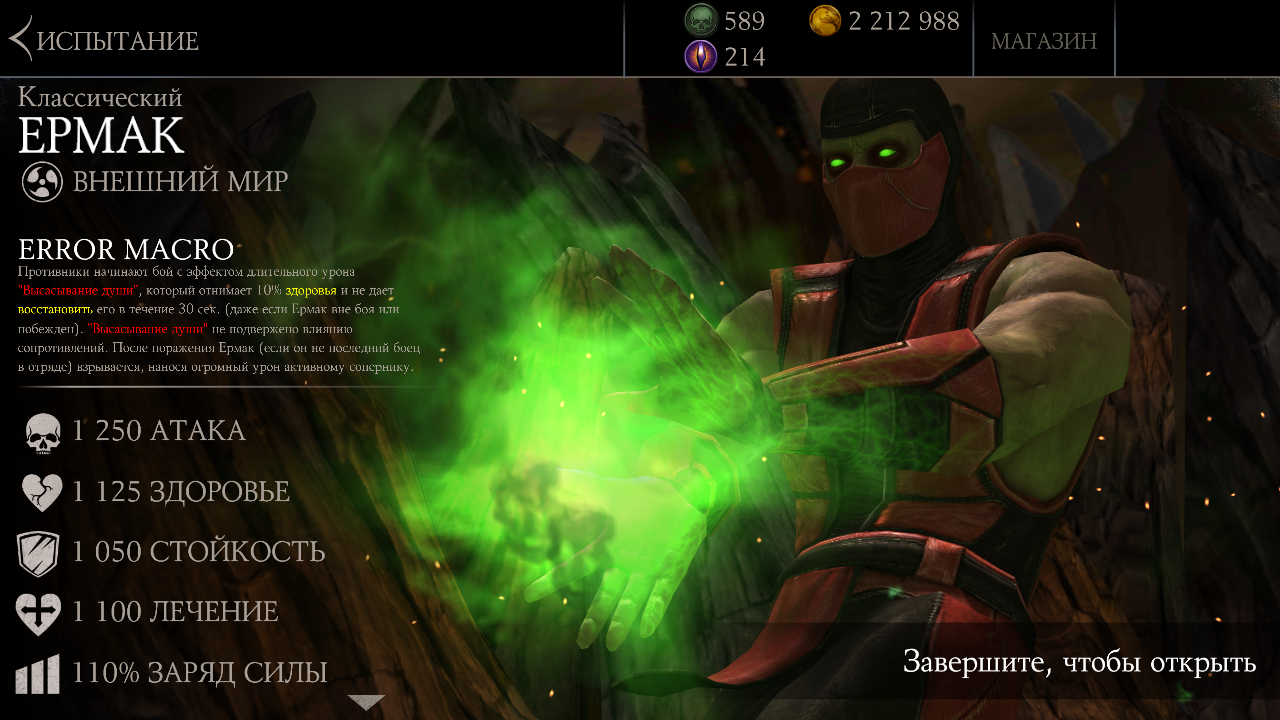This screenshot has width=1280, height=720.
Task: Tap the gold dragon koins currency icon
Action: coord(825,20)
